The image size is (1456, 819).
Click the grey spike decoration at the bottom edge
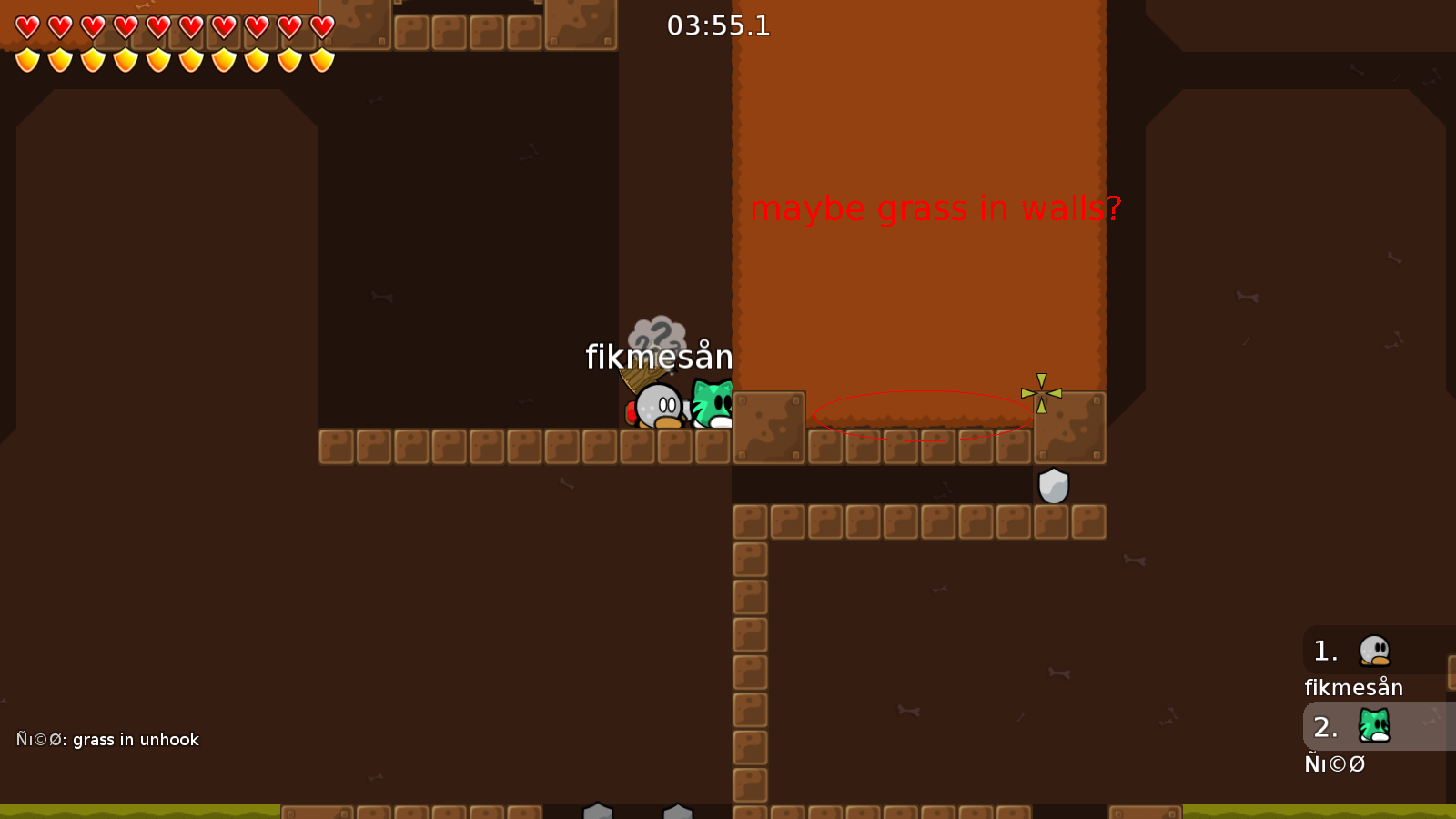[x=599, y=810]
